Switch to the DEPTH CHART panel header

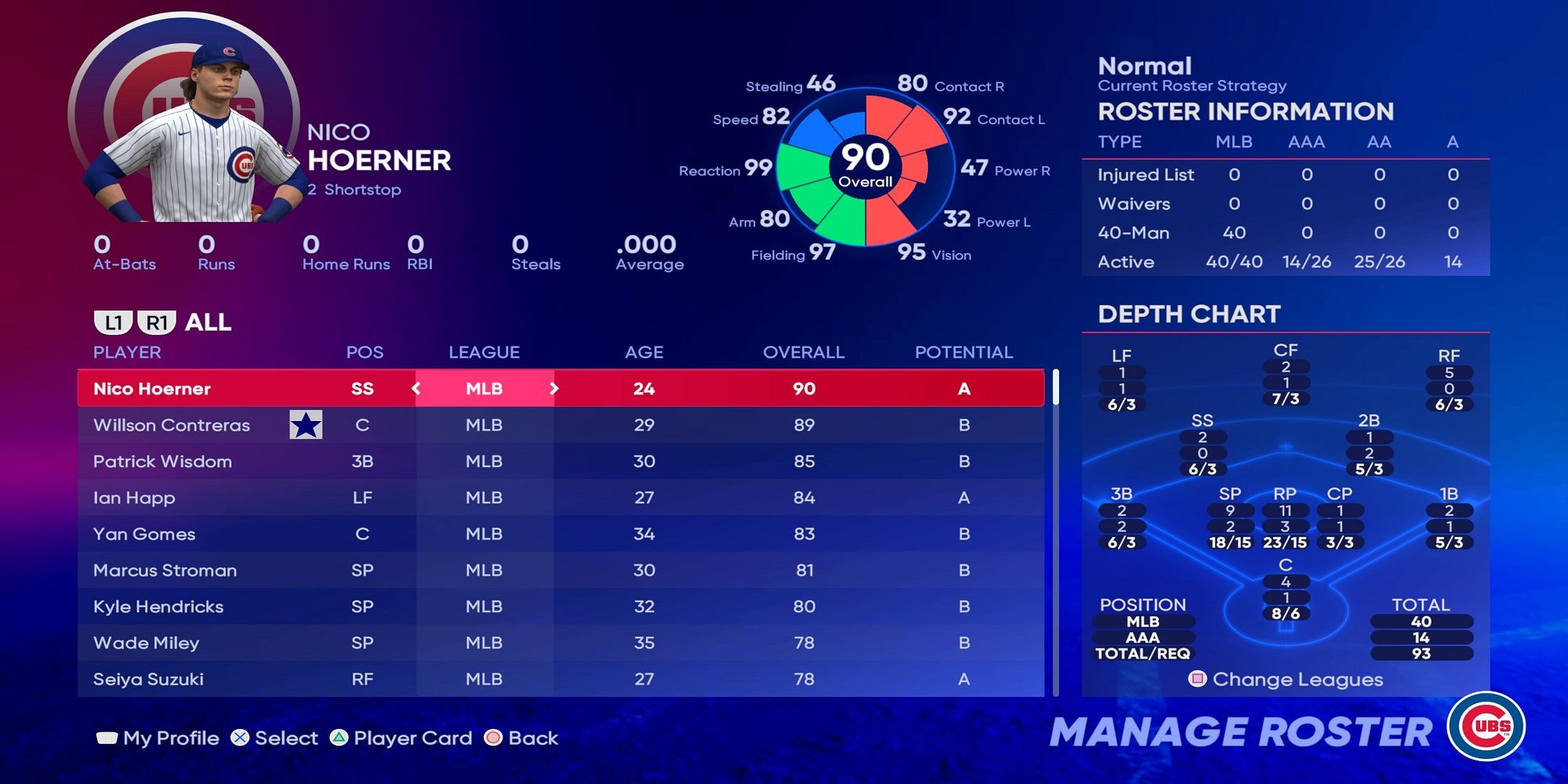tap(1188, 314)
